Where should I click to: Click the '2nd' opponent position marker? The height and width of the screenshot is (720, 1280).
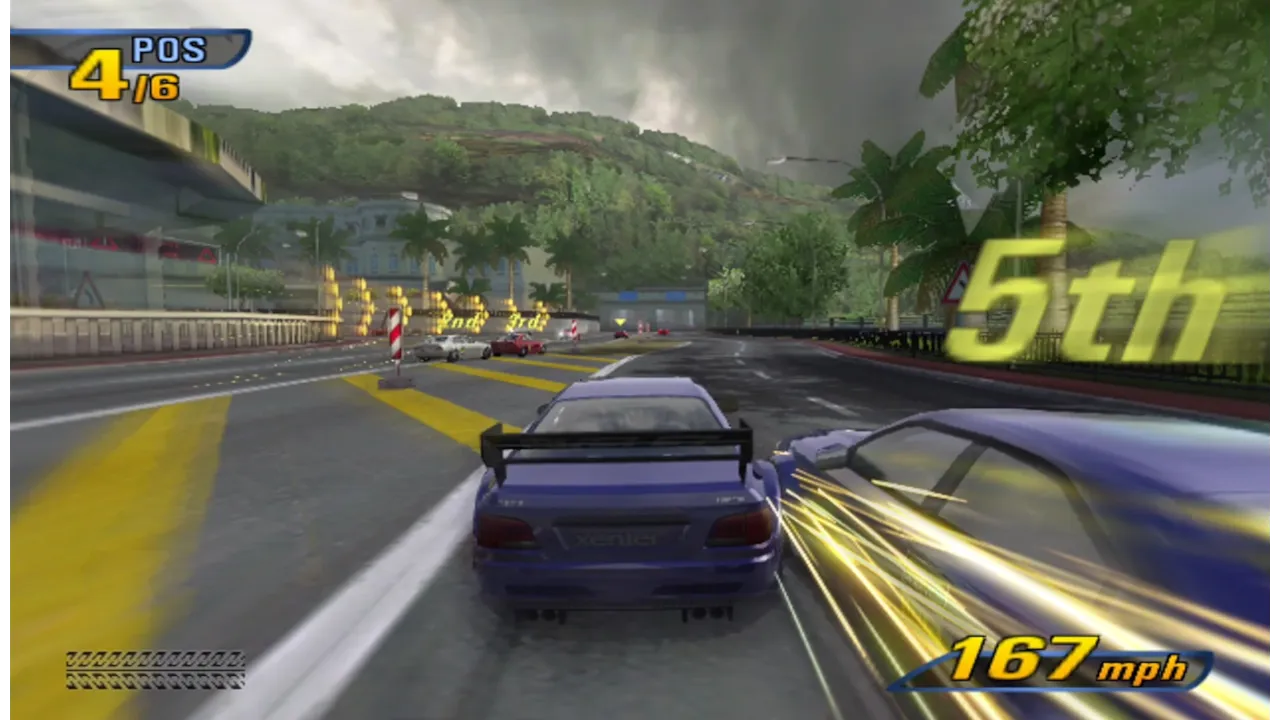tap(462, 322)
